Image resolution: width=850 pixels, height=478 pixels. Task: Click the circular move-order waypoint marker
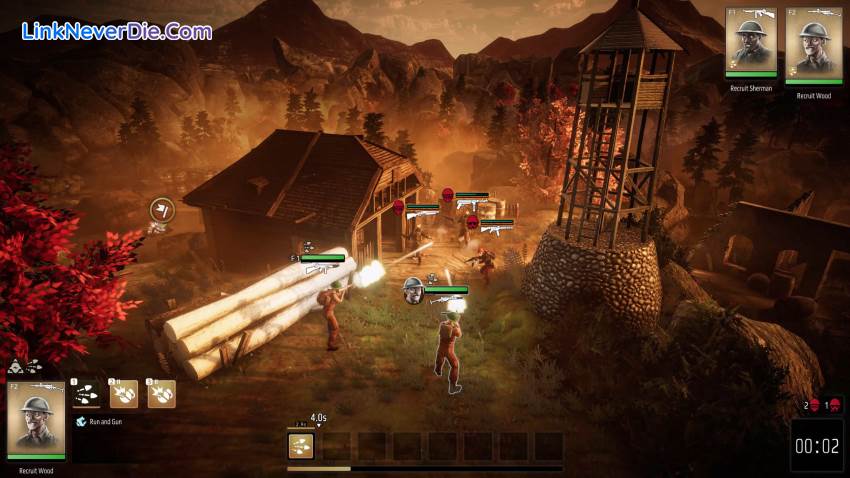pos(162,209)
